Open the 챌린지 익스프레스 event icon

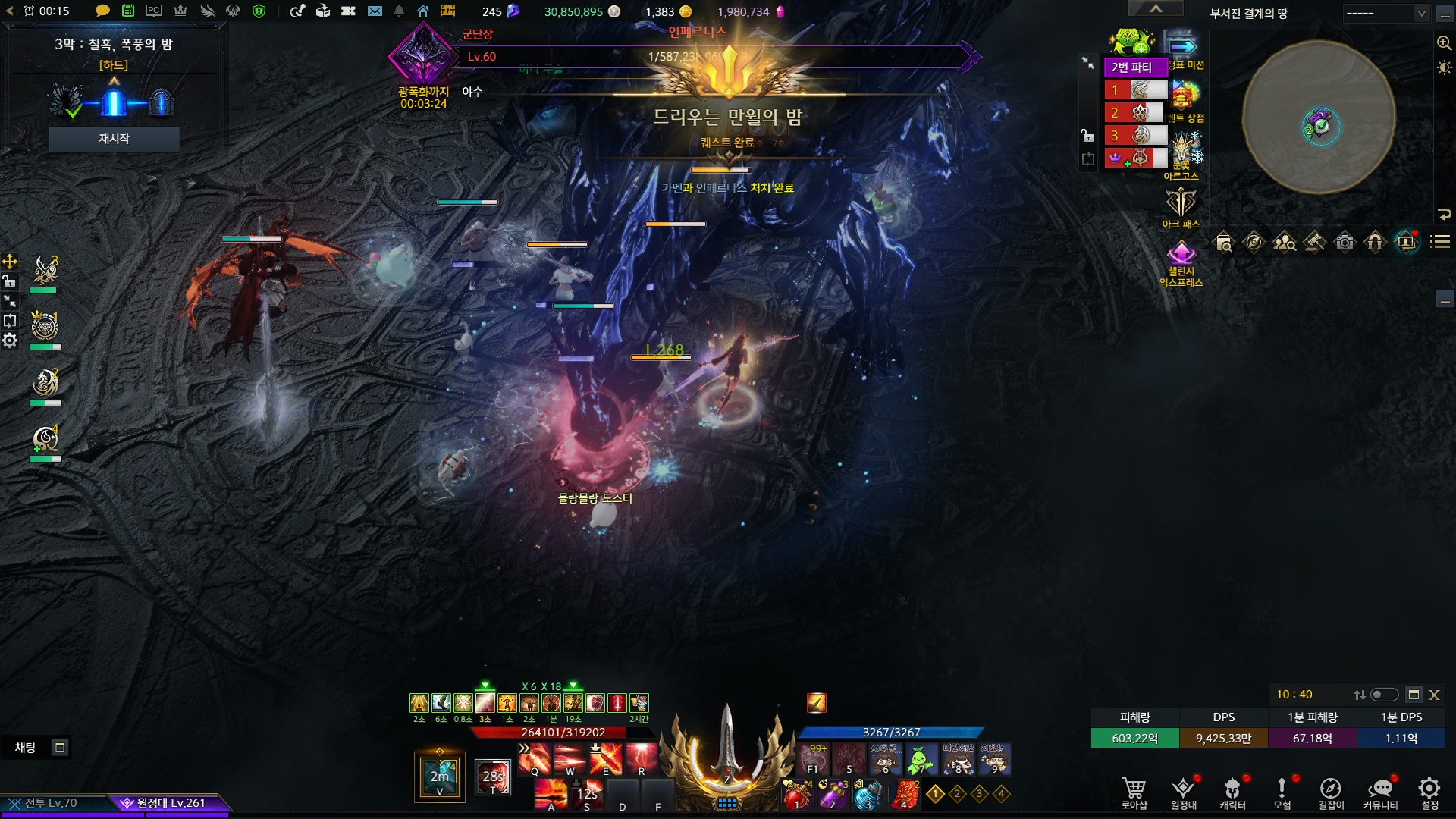pyautogui.click(x=1181, y=262)
